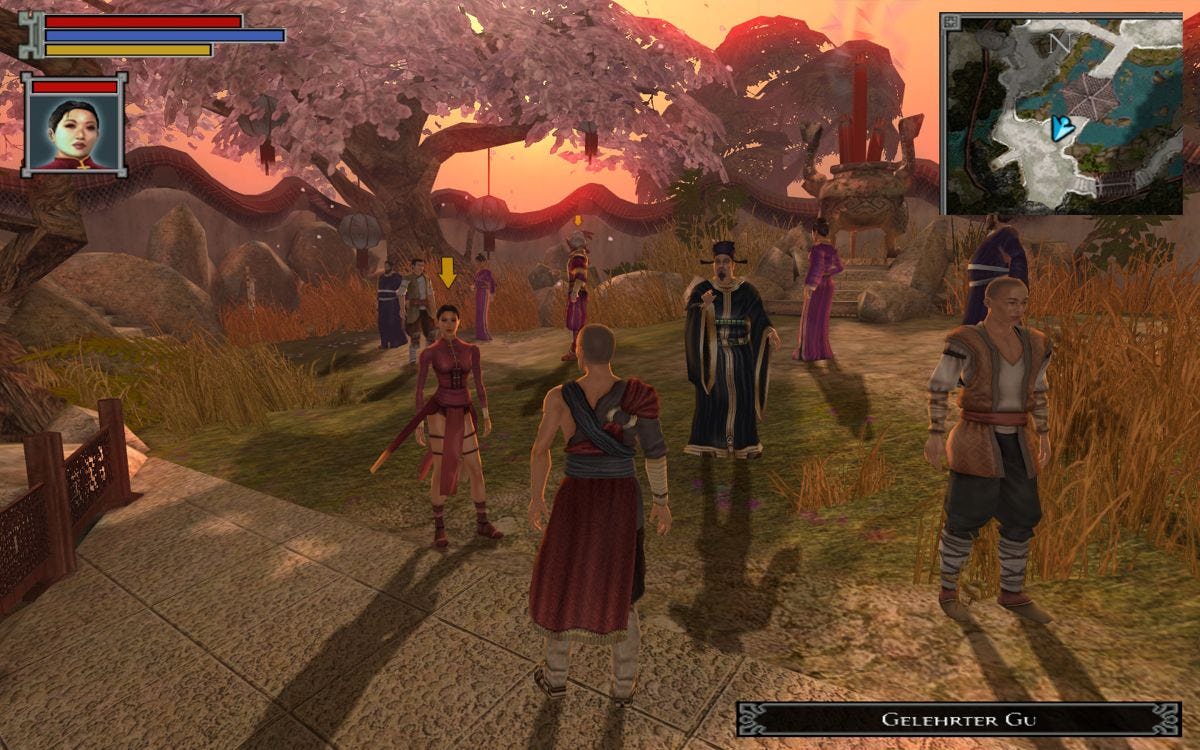Select the follower portrait
1200x750 pixels.
[x=75, y=133]
